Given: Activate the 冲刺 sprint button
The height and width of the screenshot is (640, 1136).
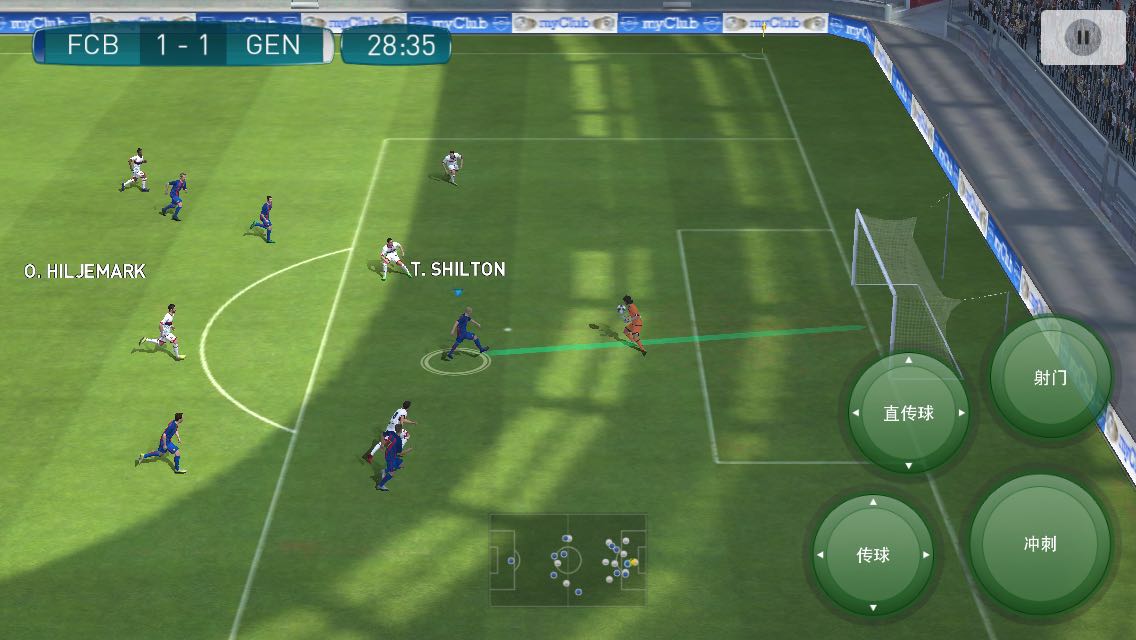Looking at the screenshot, I should 1040,545.
